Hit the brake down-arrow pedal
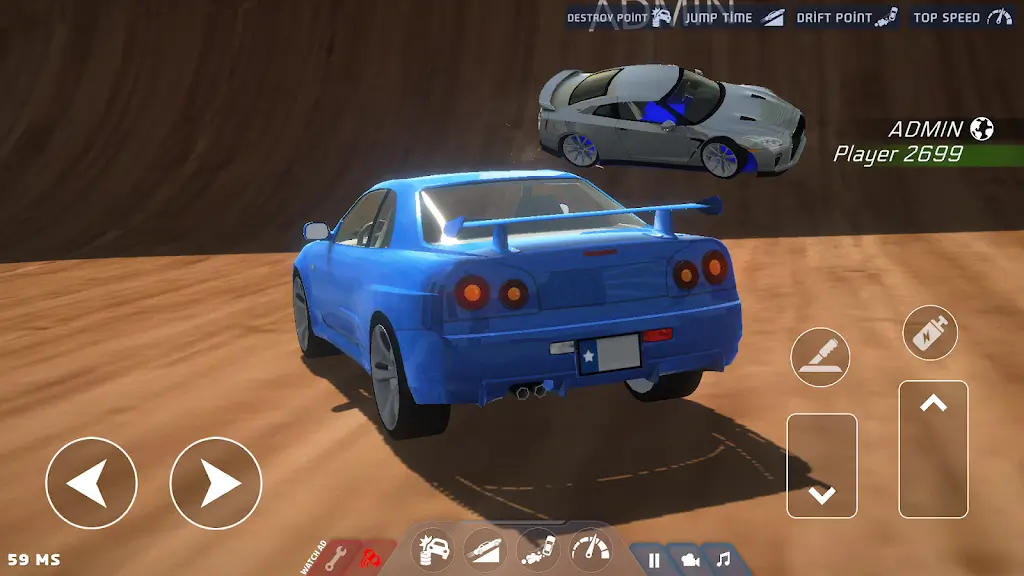1024x576 pixels. point(821,465)
